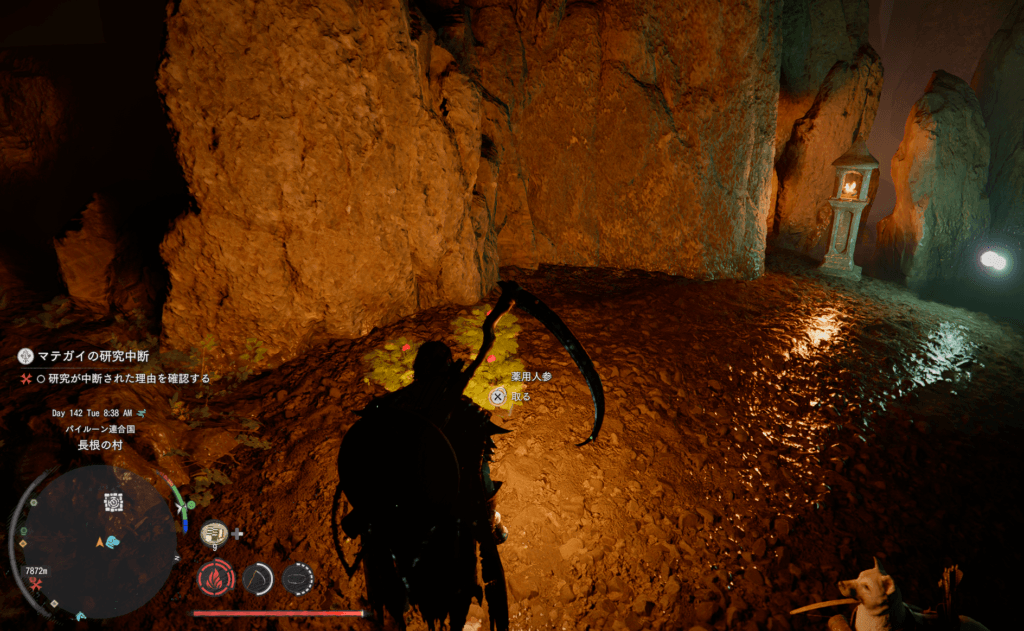Activate the red flame skill icon
This screenshot has height=631, width=1024.
pyautogui.click(x=215, y=577)
